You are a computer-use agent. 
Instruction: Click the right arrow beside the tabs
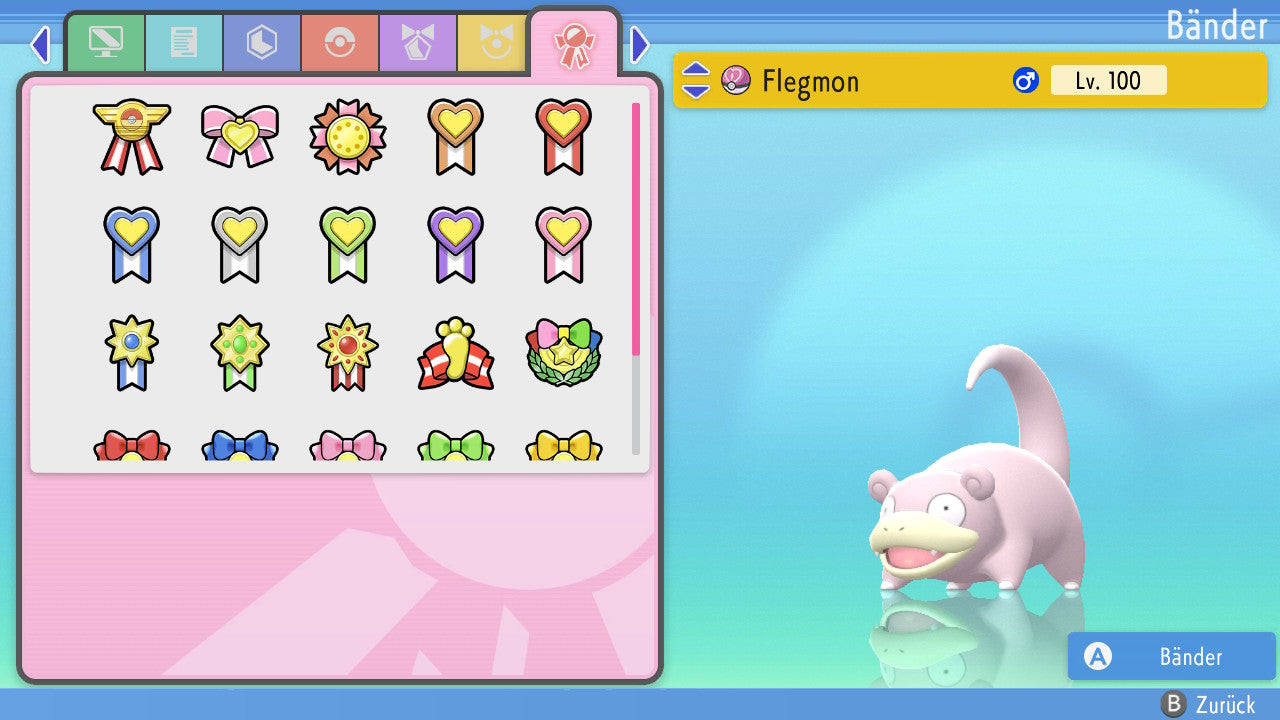point(640,44)
